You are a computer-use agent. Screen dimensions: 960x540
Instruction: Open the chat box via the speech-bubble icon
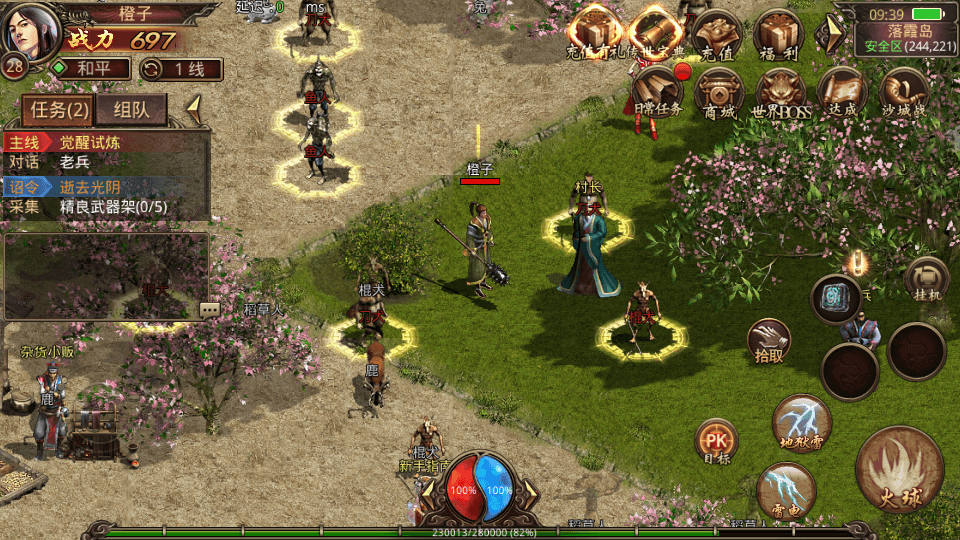[x=209, y=310]
